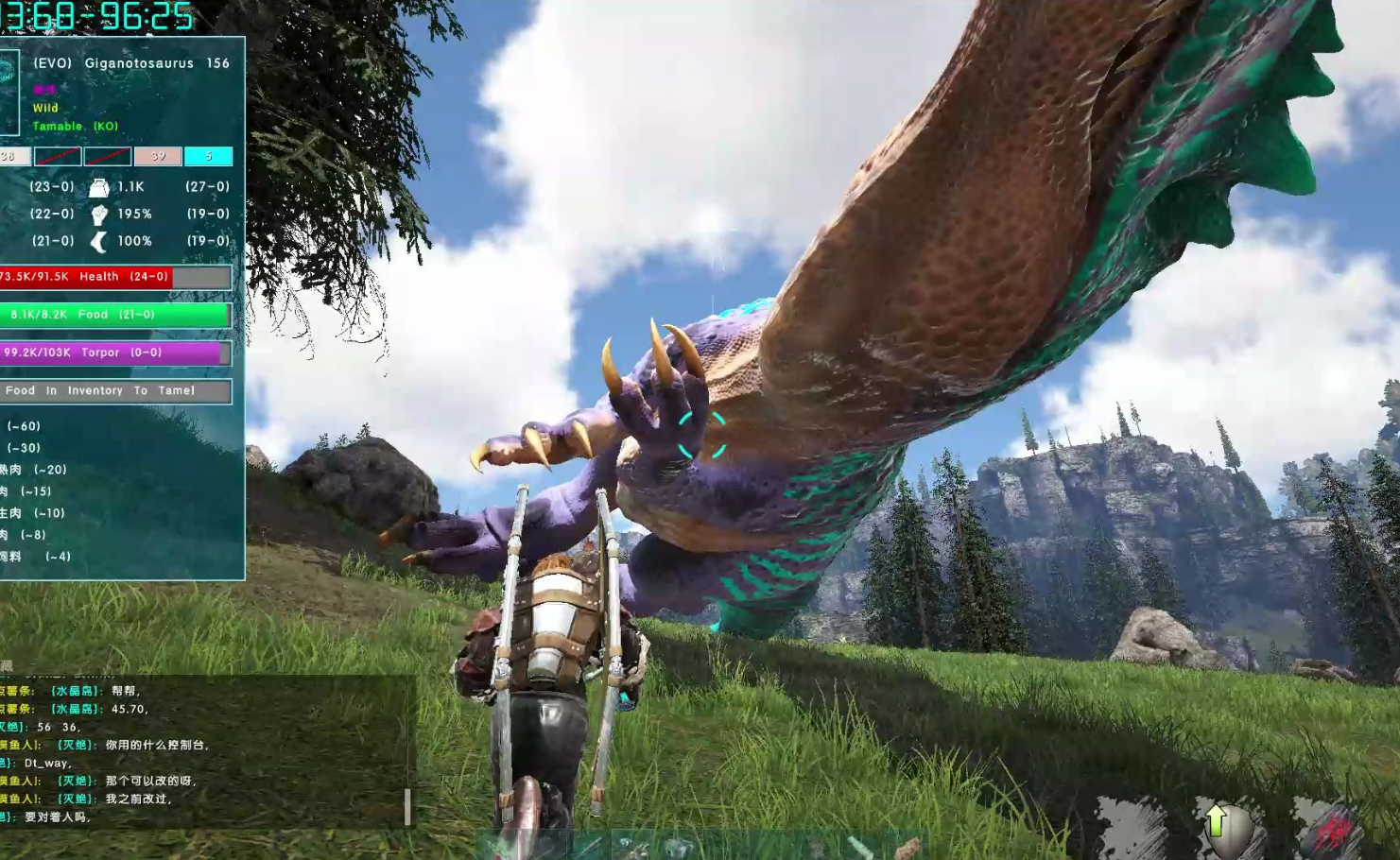Click the chat box scrollbar
Viewport: 1400px width, 860px height.
point(407,806)
